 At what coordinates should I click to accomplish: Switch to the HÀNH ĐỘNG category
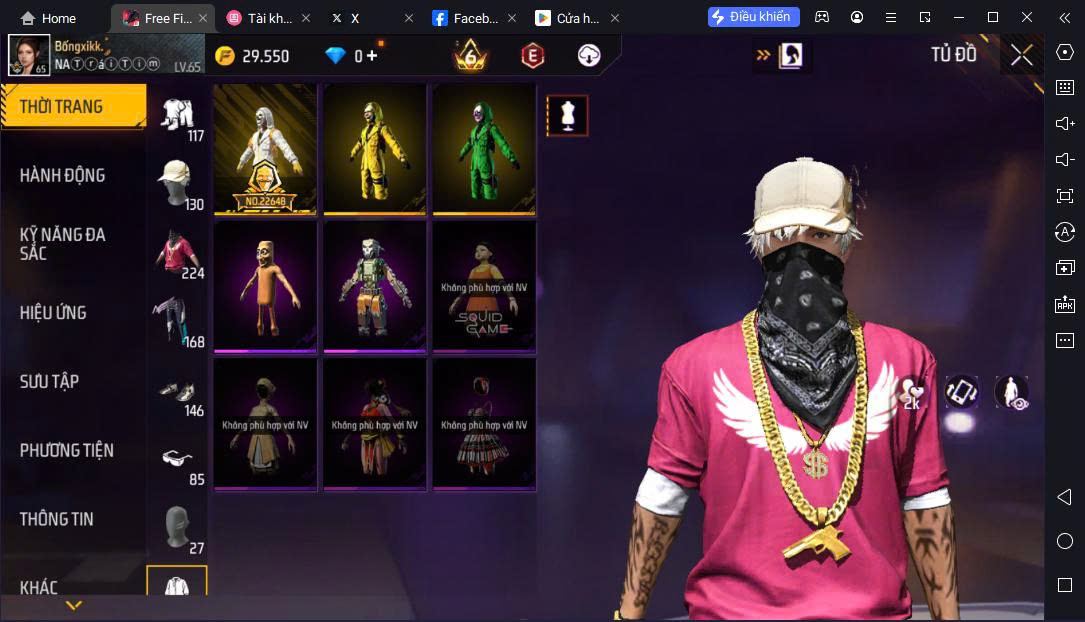point(62,175)
